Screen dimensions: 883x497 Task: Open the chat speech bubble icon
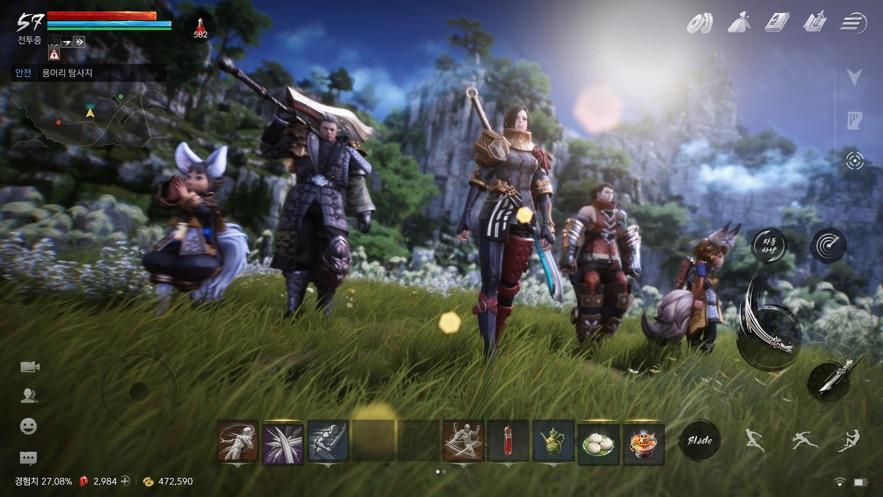click(x=29, y=458)
